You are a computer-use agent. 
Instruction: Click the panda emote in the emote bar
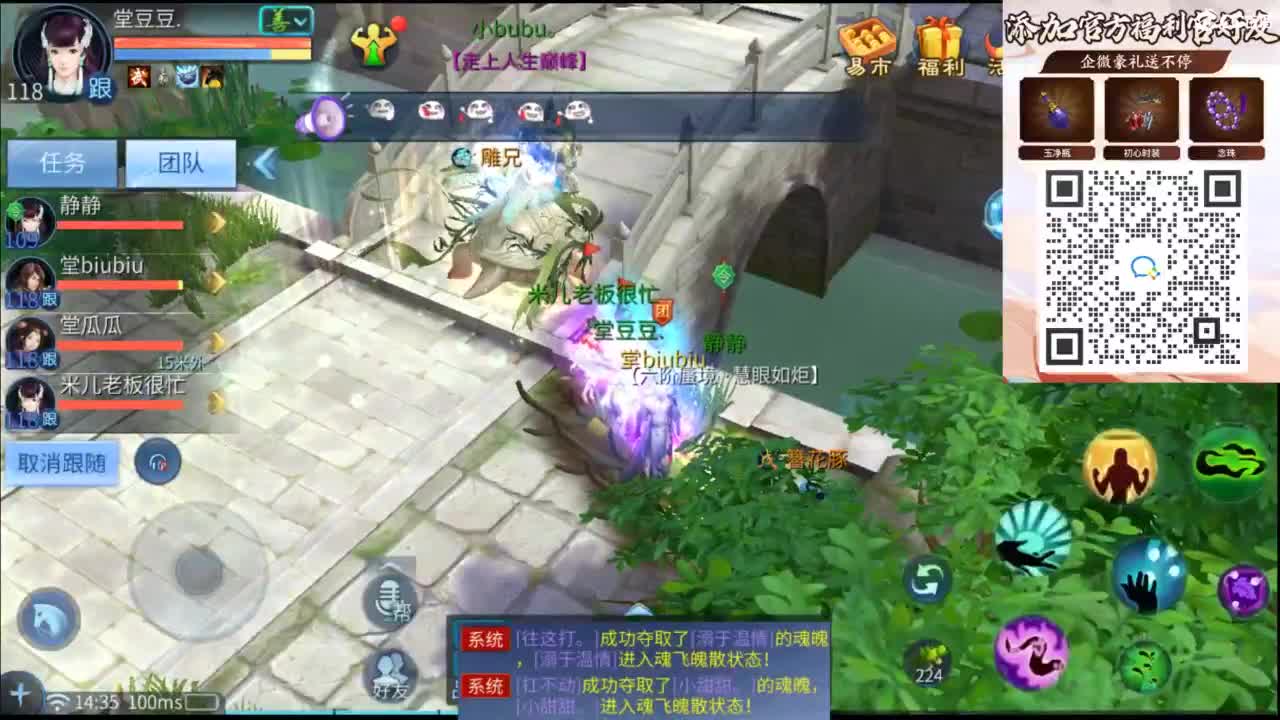coord(383,111)
